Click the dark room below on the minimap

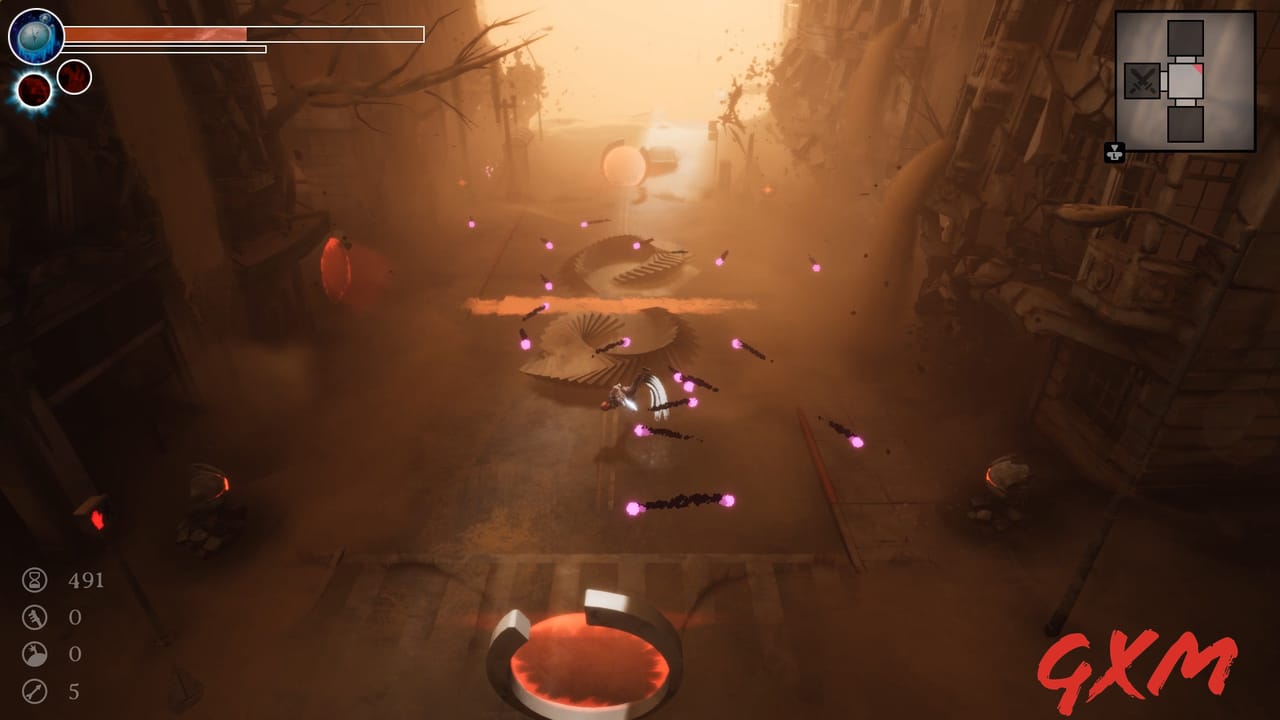[1185, 124]
